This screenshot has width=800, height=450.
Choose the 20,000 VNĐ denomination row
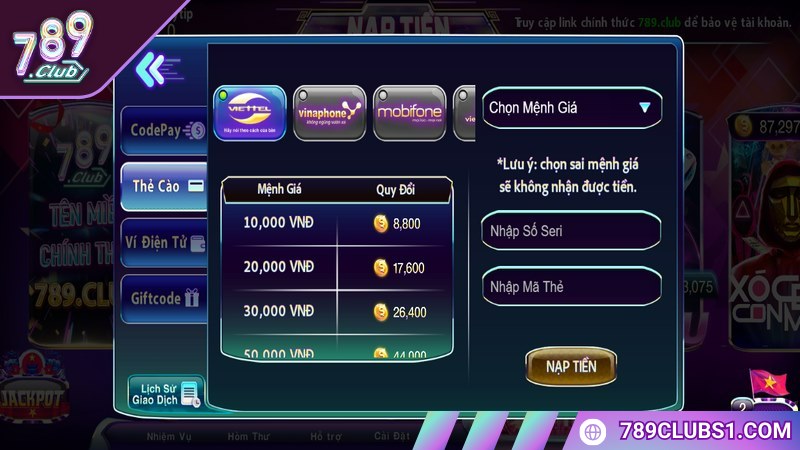pyautogui.click(x=336, y=268)
